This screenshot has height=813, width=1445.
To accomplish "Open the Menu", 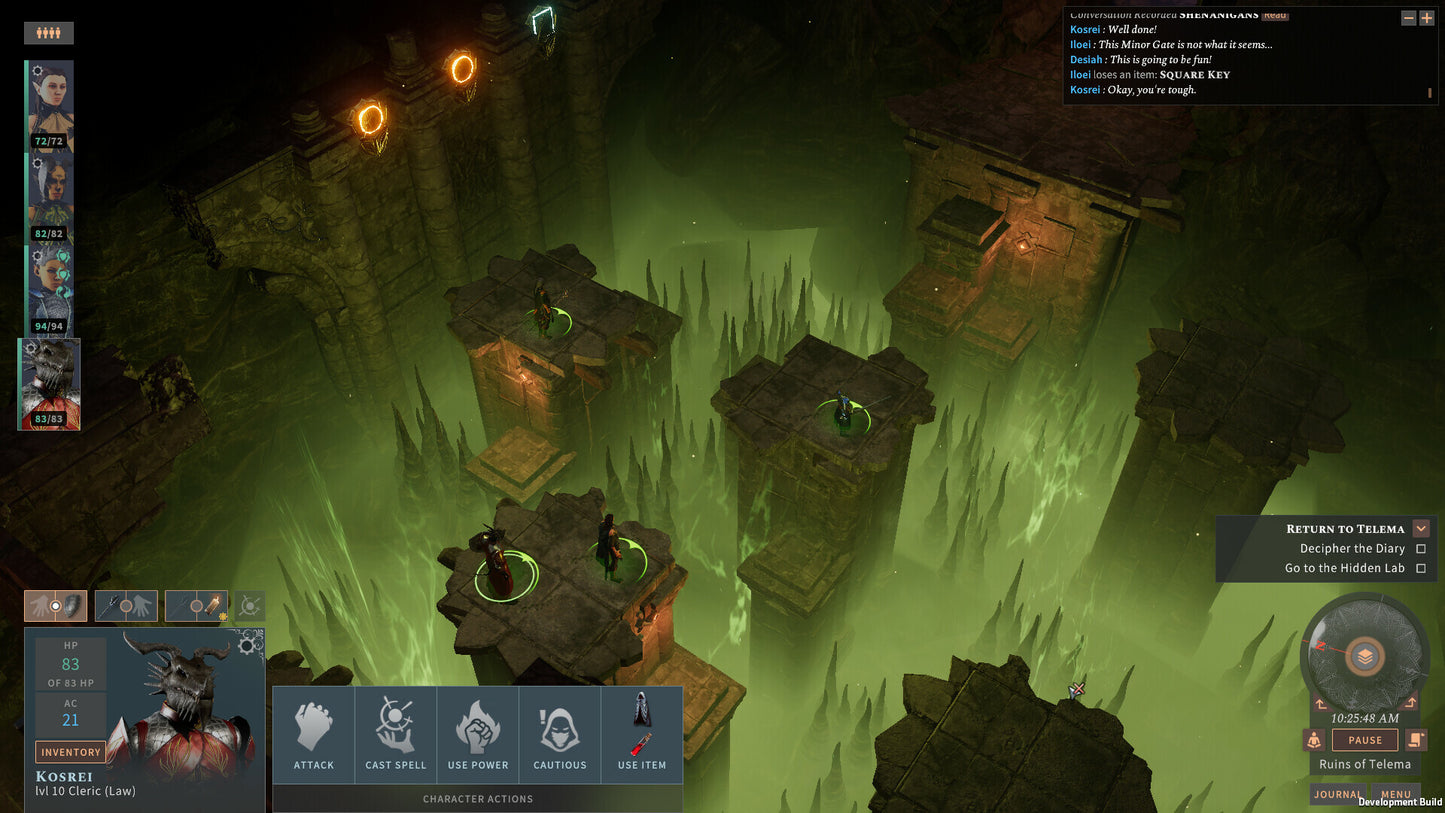I will (1396, 793).
